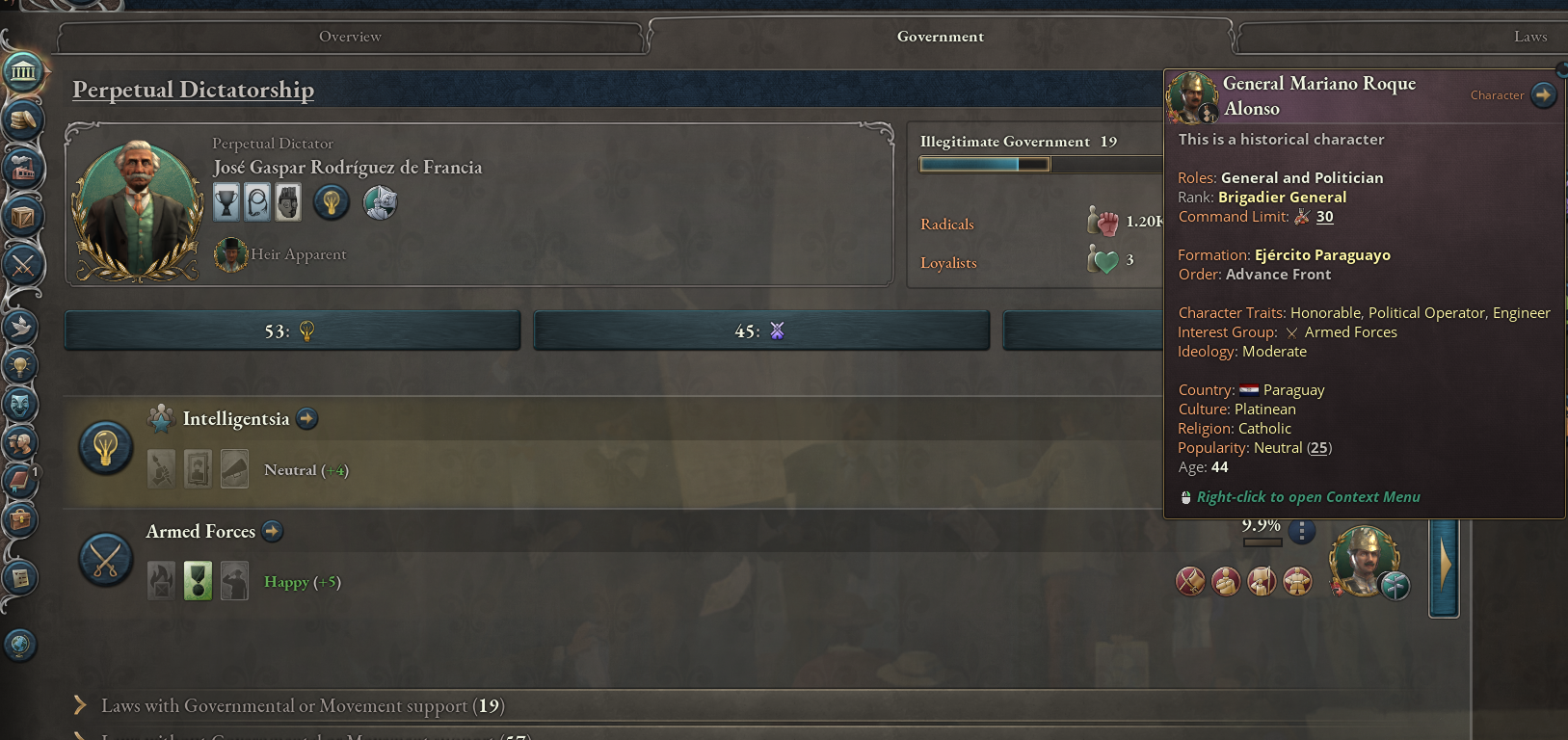
Task: Open the Budget panel from the left sidebar
Action: click(x=24, y=119)
